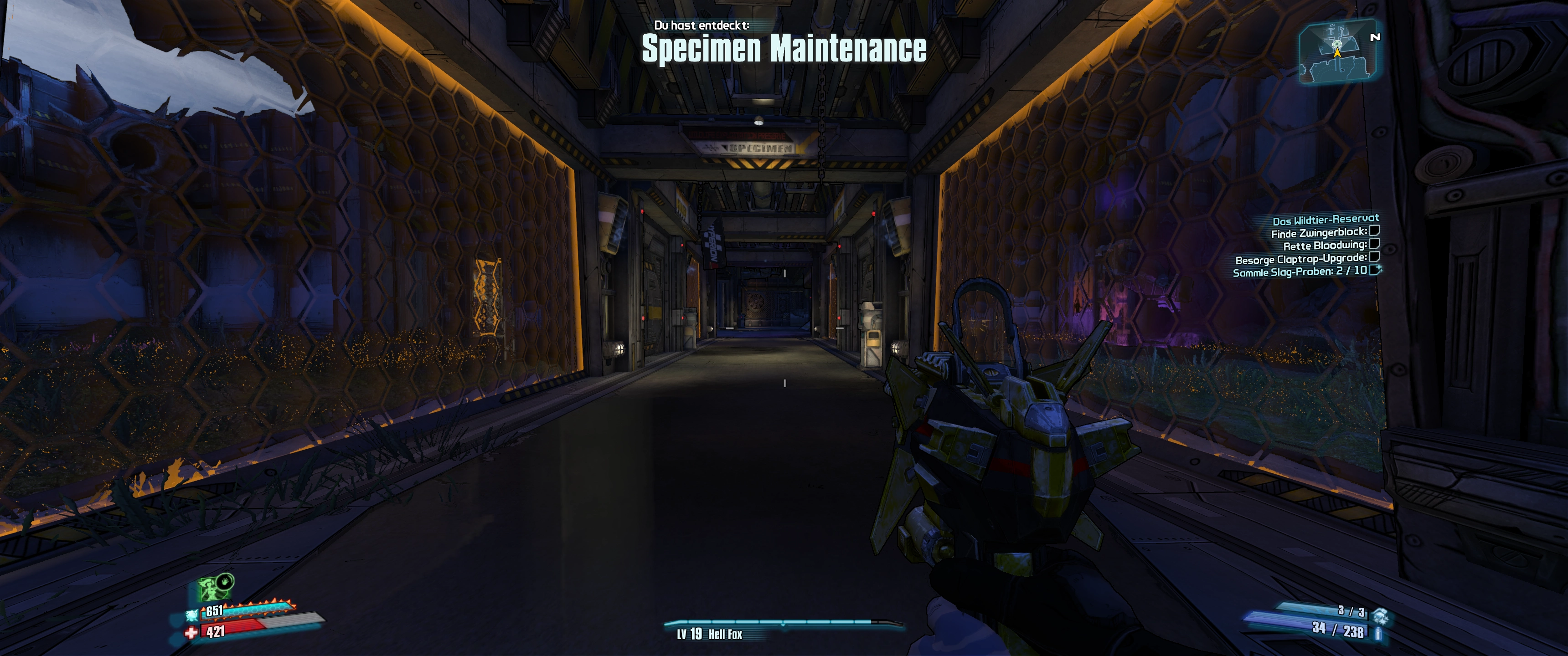Tick the Rette Bloodwing objective box
This screenshot has width=1568, height=656.
point(1374,244)
